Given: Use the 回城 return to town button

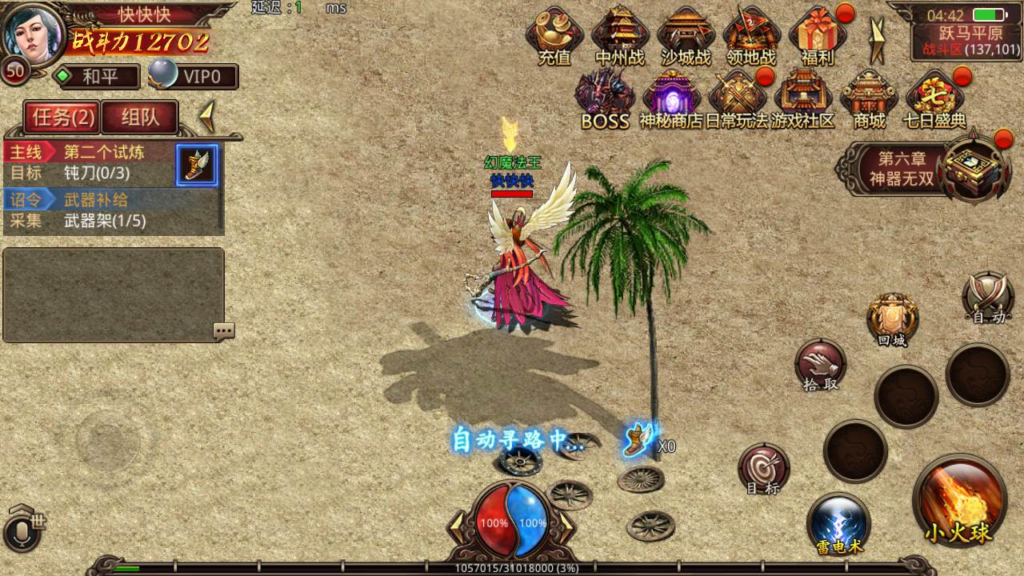Looking at the screenshot, I should pos(891,319).
